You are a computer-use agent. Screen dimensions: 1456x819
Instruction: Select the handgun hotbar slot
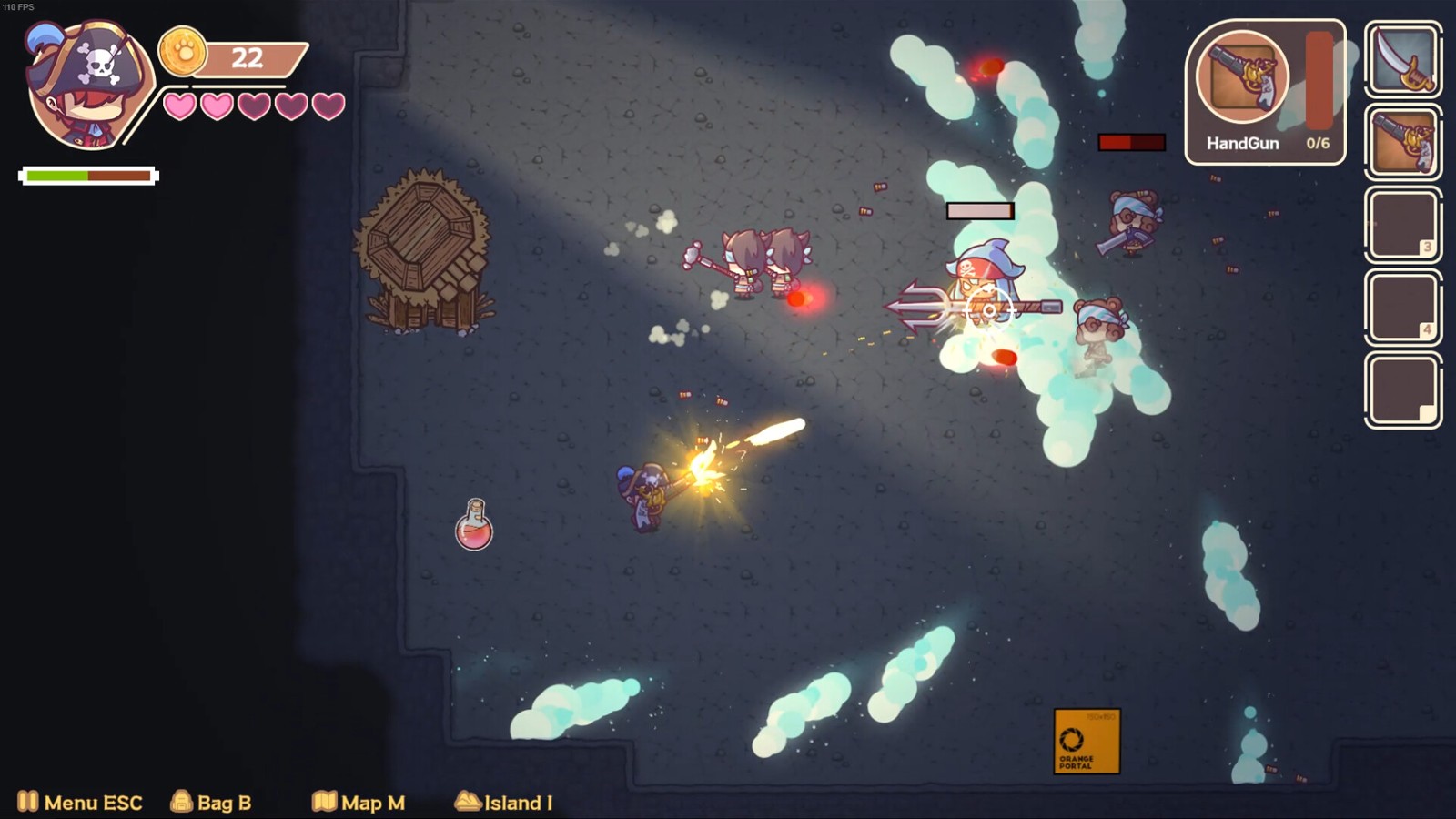point(1402,142)
